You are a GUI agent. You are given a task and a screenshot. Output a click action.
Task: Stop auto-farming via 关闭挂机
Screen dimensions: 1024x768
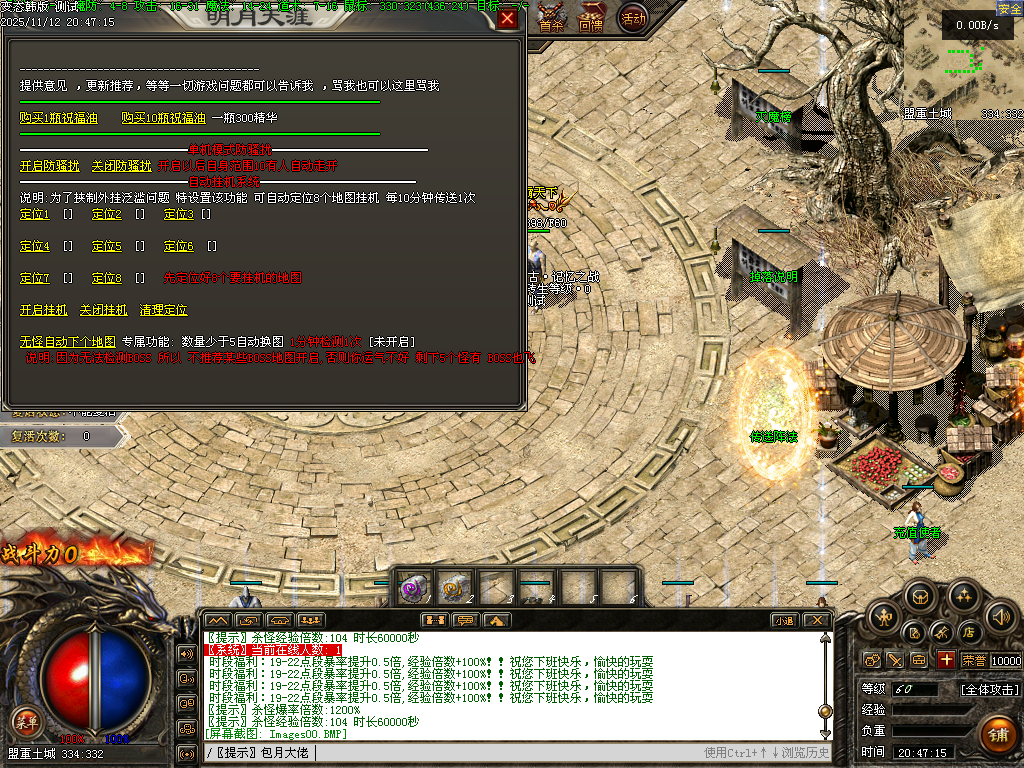[104, 310]
